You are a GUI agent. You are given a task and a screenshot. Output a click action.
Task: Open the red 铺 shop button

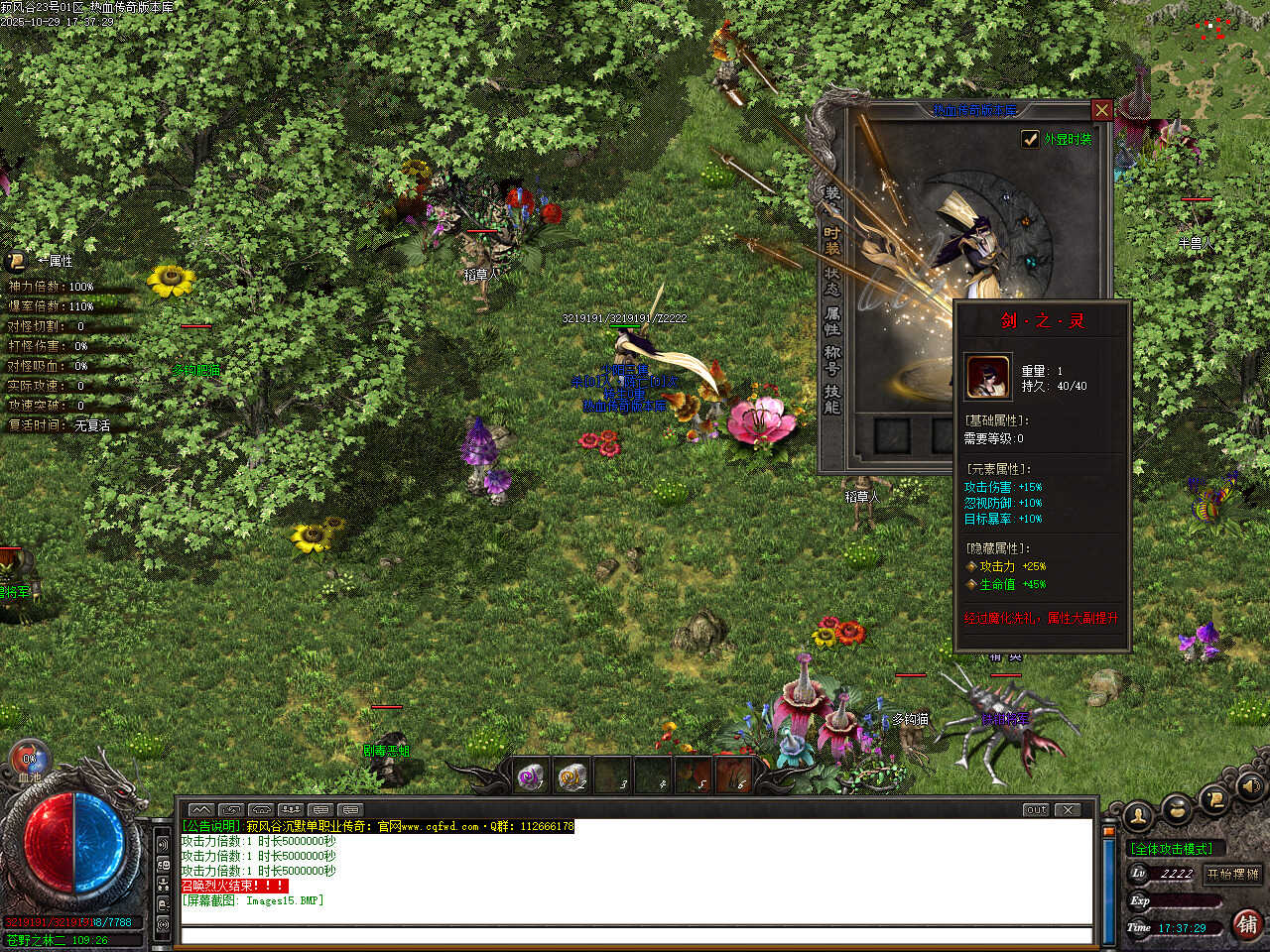click(x=1247, y=924)
